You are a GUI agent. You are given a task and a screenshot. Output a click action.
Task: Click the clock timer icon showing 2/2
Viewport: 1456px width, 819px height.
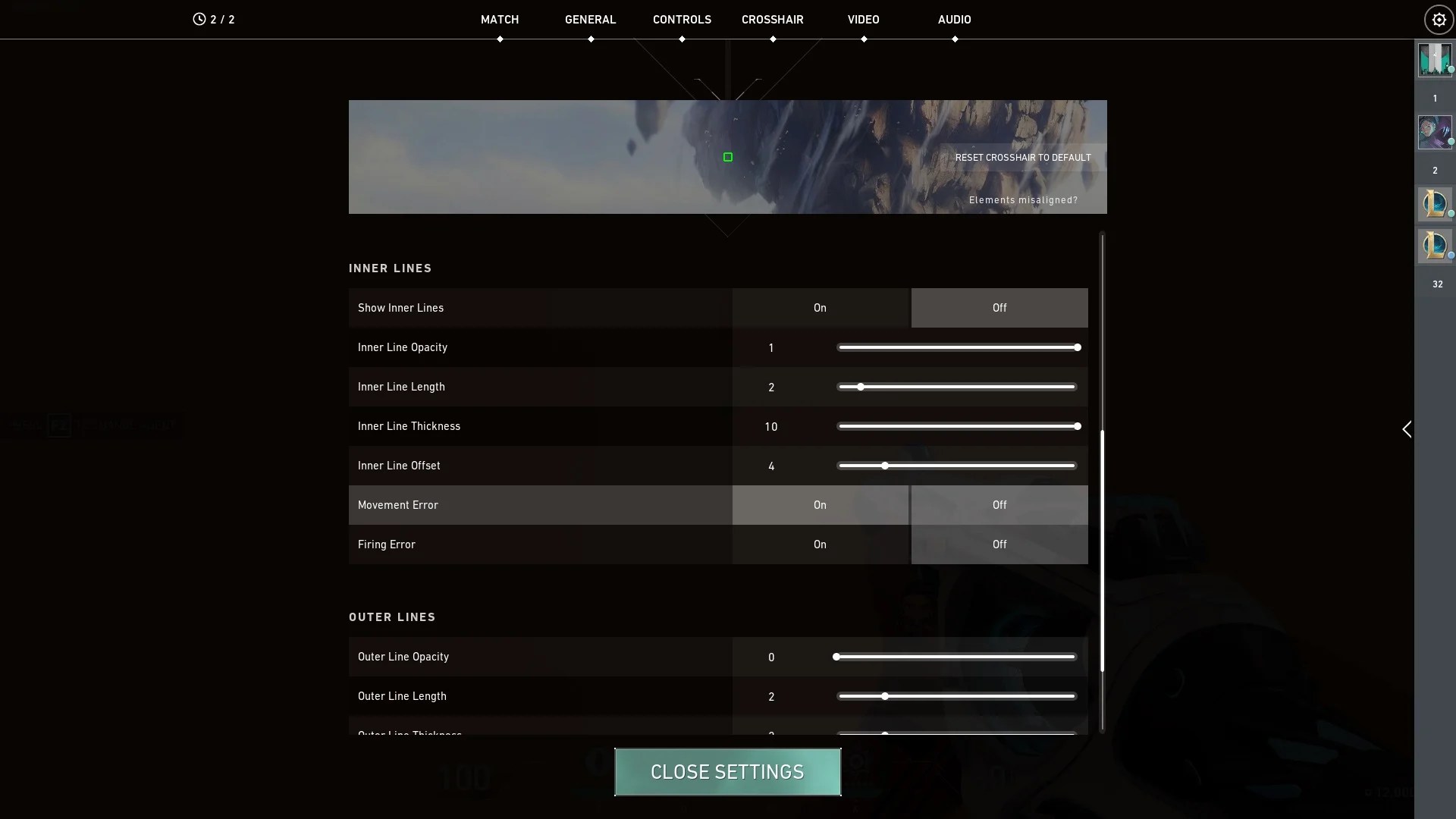pyautogui.click(x=199, y=19)
